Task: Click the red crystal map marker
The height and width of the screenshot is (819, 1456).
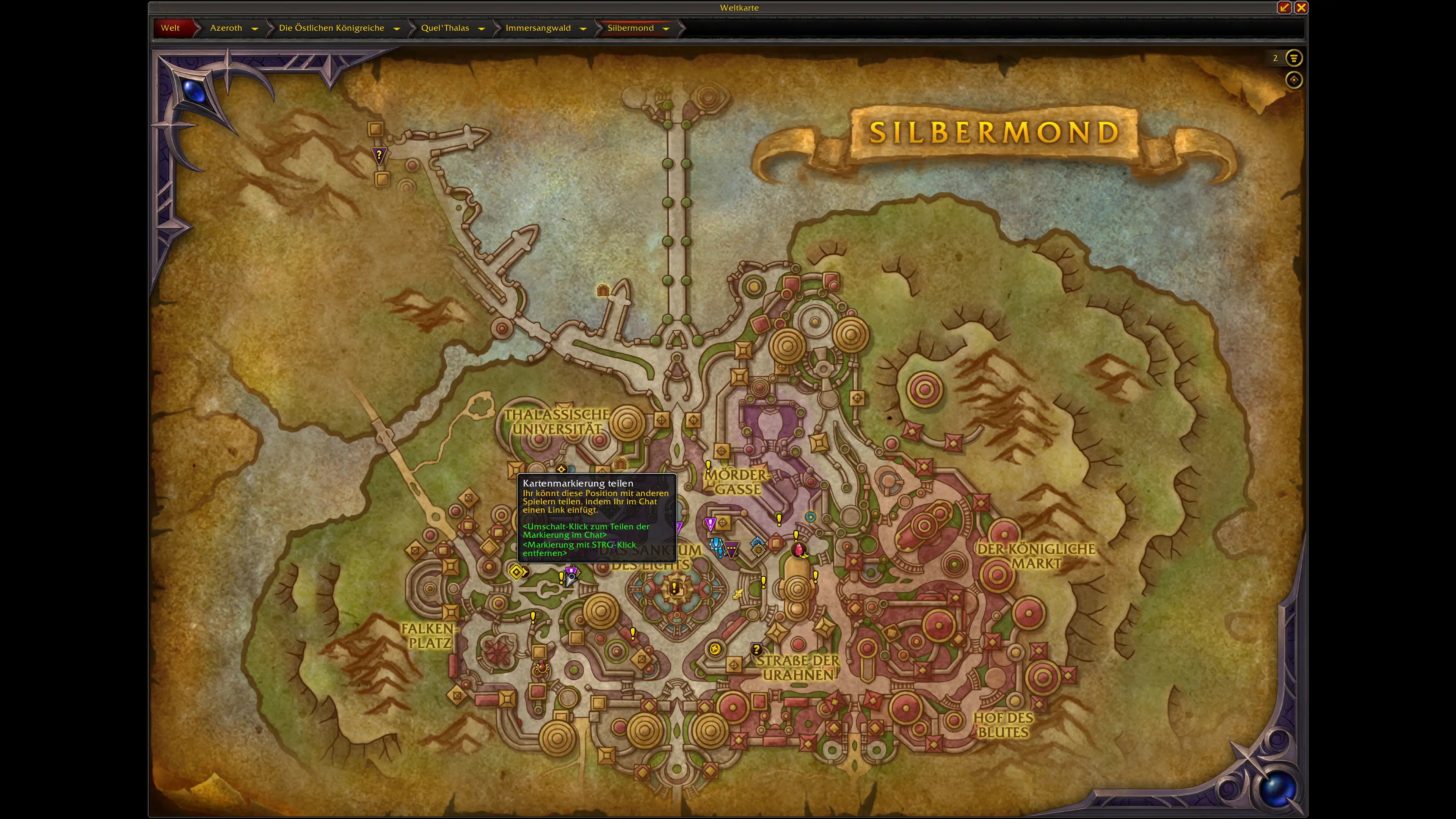Action: coord(799,549)
